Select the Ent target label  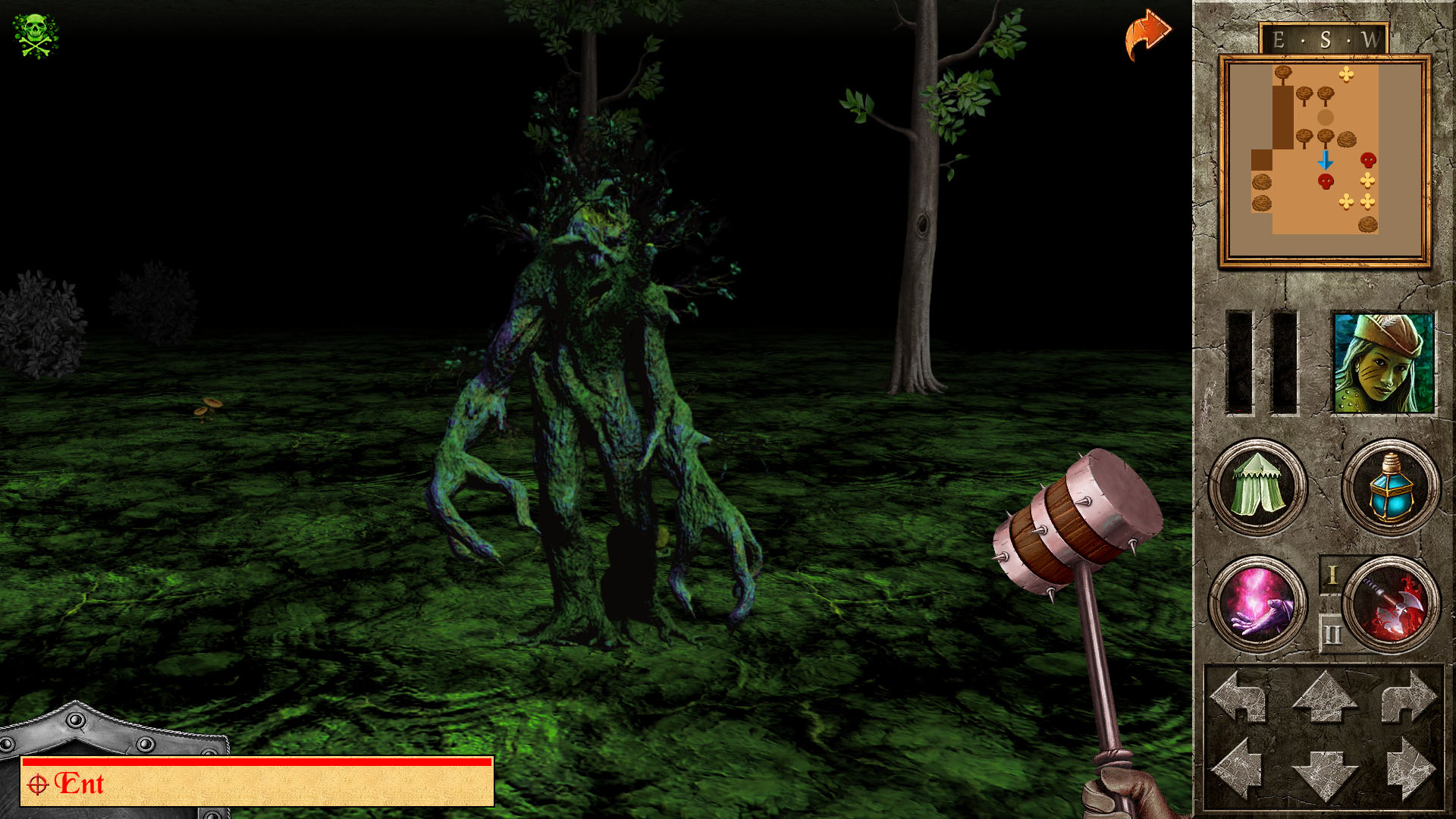click(79, 784)
